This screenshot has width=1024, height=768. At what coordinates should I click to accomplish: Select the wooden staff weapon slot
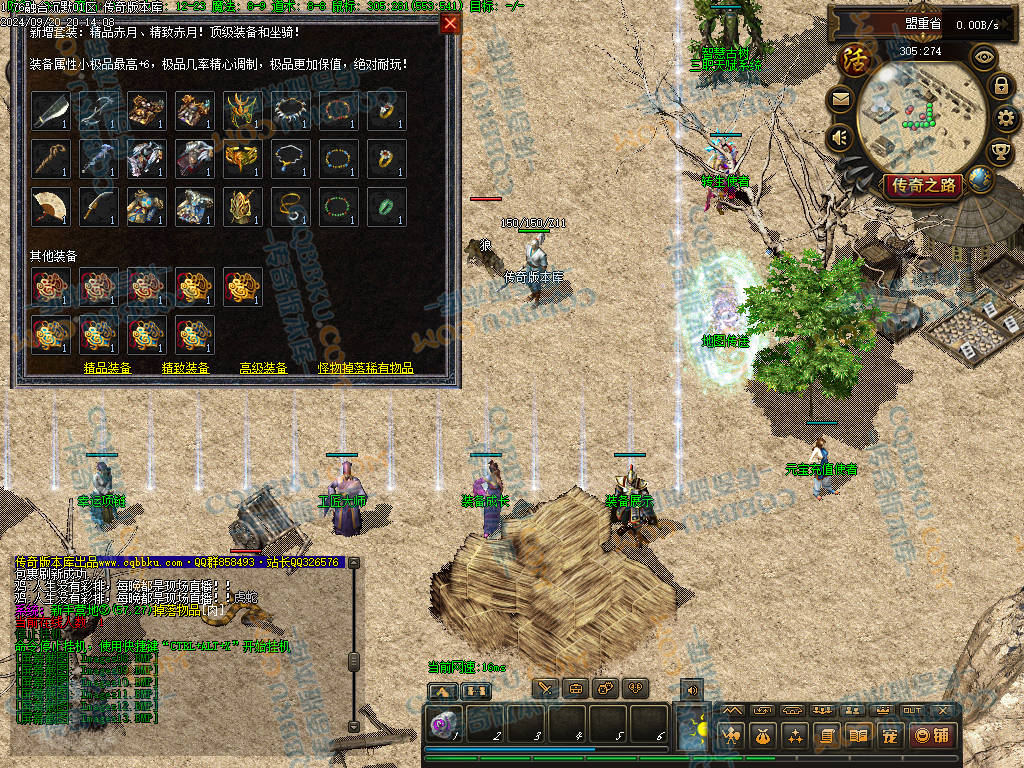pyautogui.click(x=50, y=158)
